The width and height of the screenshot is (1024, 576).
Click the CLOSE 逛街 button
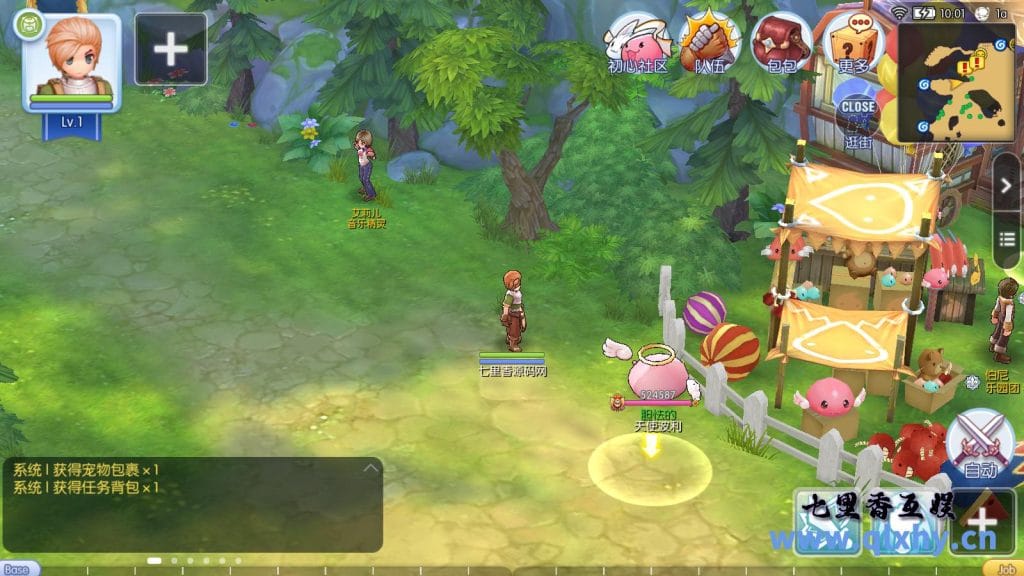858,115
